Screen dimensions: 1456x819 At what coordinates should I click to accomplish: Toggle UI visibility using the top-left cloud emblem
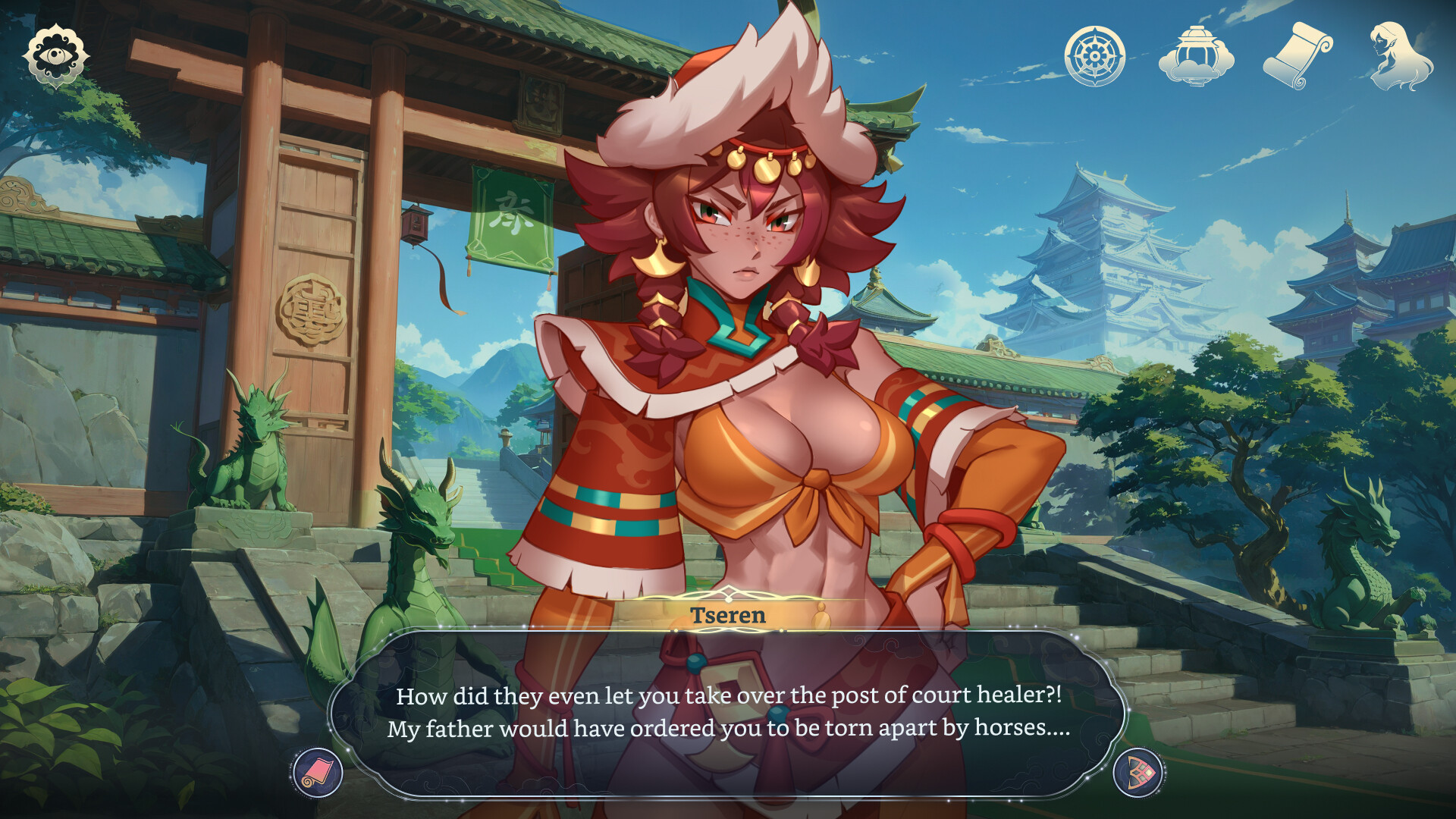pyautogui.click(x=55, y=52)
